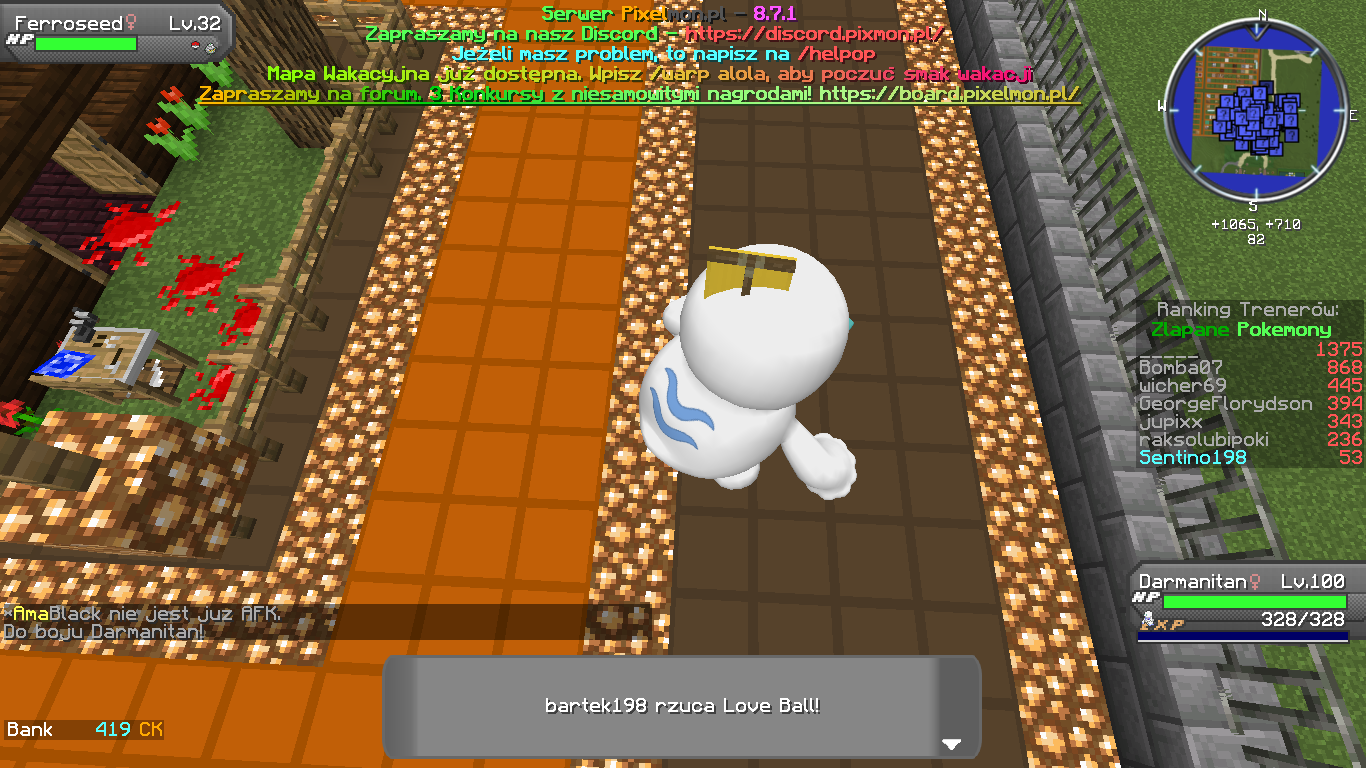Viewport: 1366px width, 768px height.
Task: Click the HP label on Ferroseed's panel
Action: pos(20,41)
